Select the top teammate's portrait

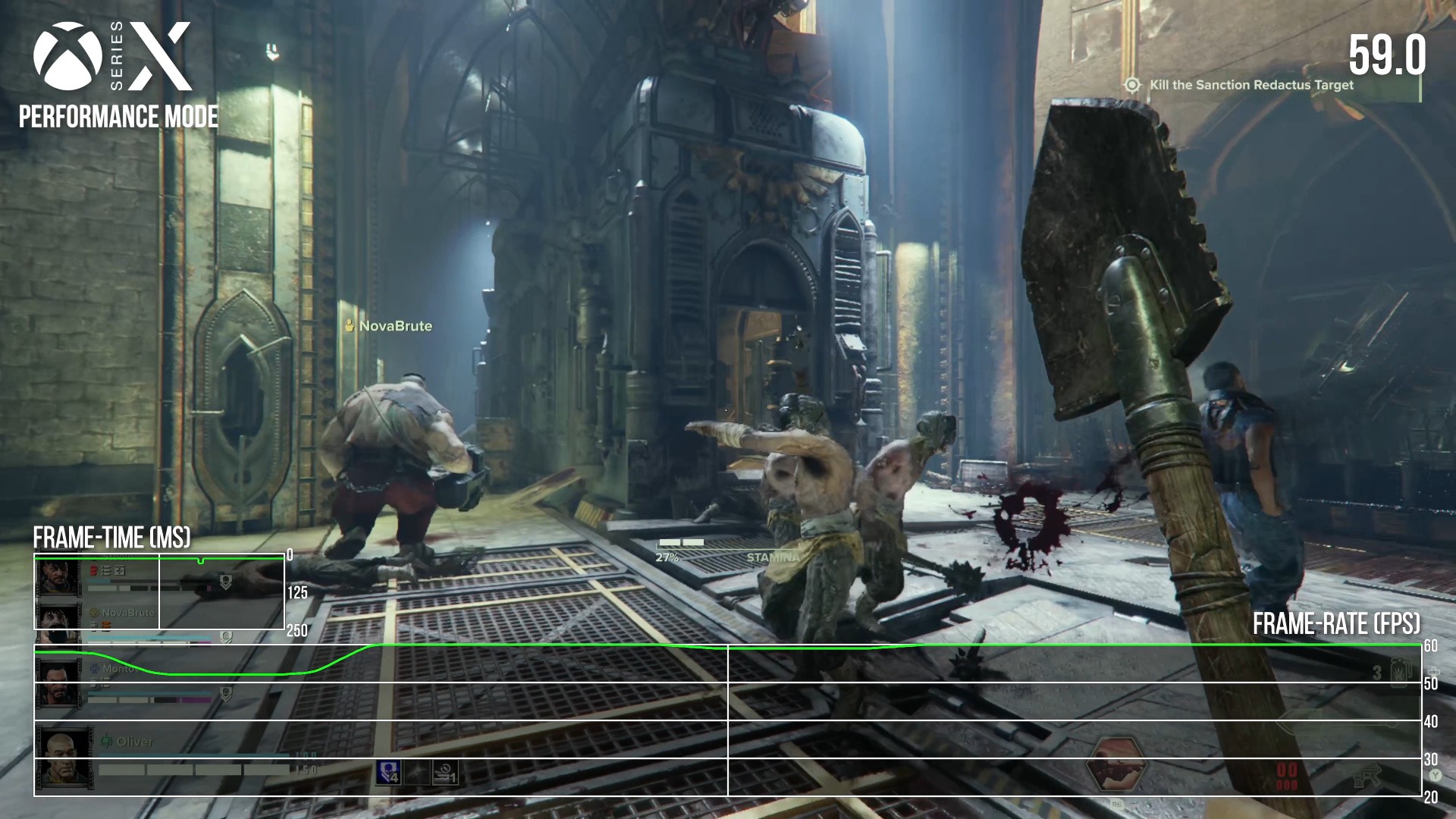coord(59,579)
